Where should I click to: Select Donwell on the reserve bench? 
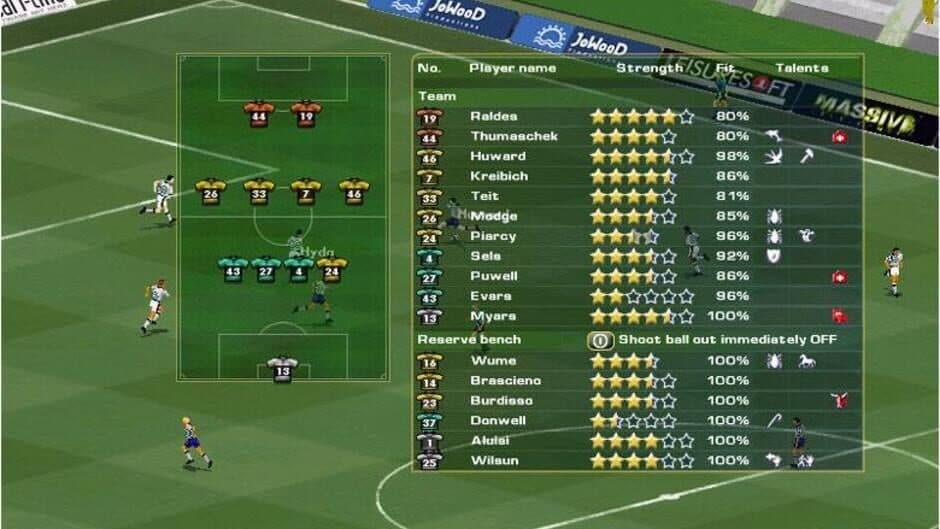coord(498,421)
